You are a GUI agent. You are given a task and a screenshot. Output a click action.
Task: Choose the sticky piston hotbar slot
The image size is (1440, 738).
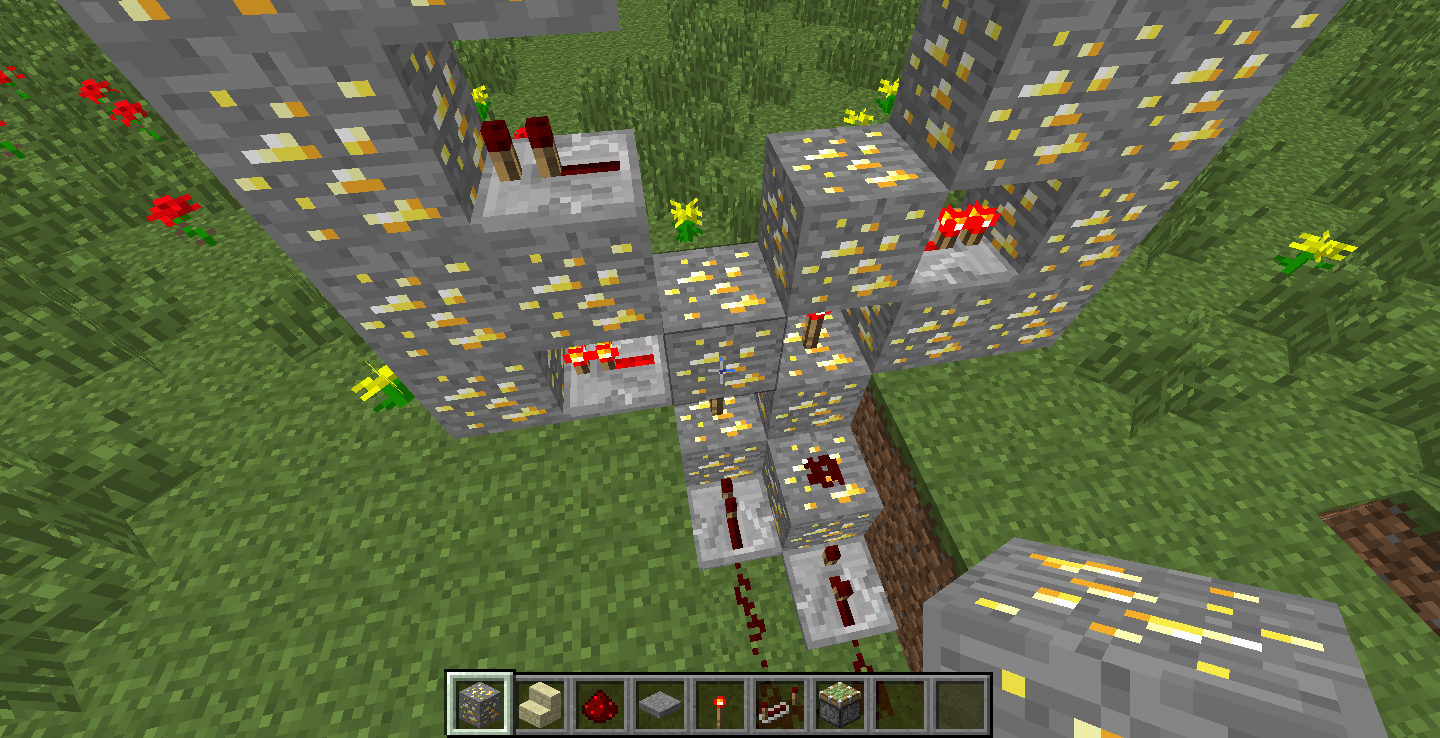(839, 704)
